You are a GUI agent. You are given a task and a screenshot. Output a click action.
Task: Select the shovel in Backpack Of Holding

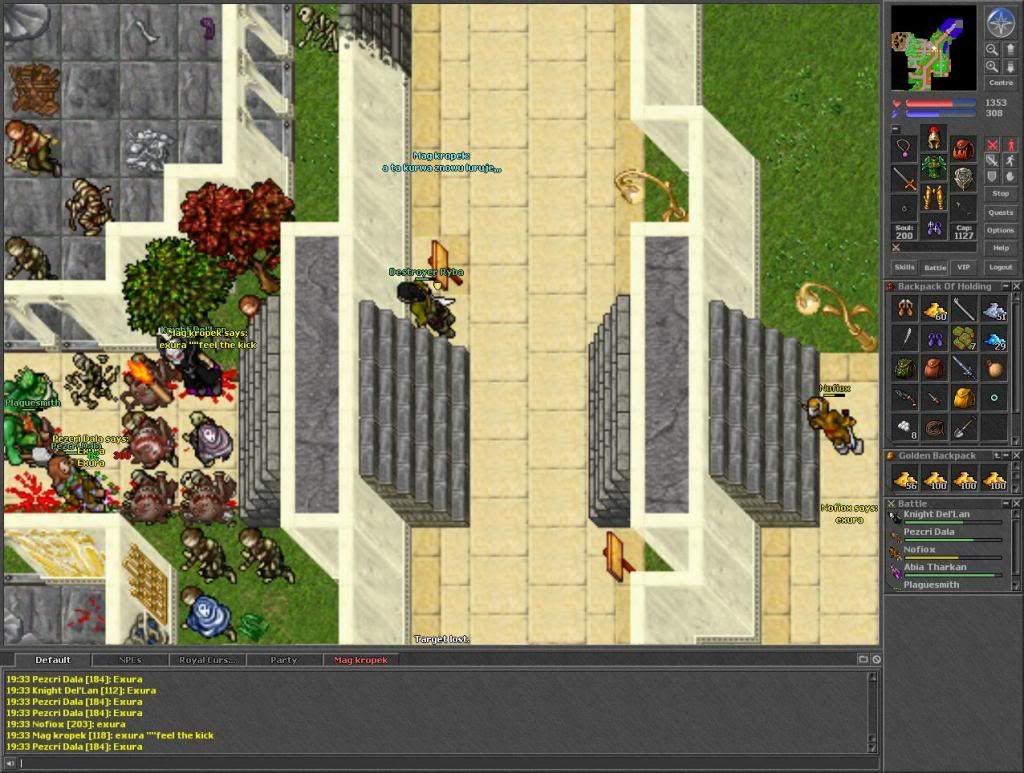[x=963, y=427]
